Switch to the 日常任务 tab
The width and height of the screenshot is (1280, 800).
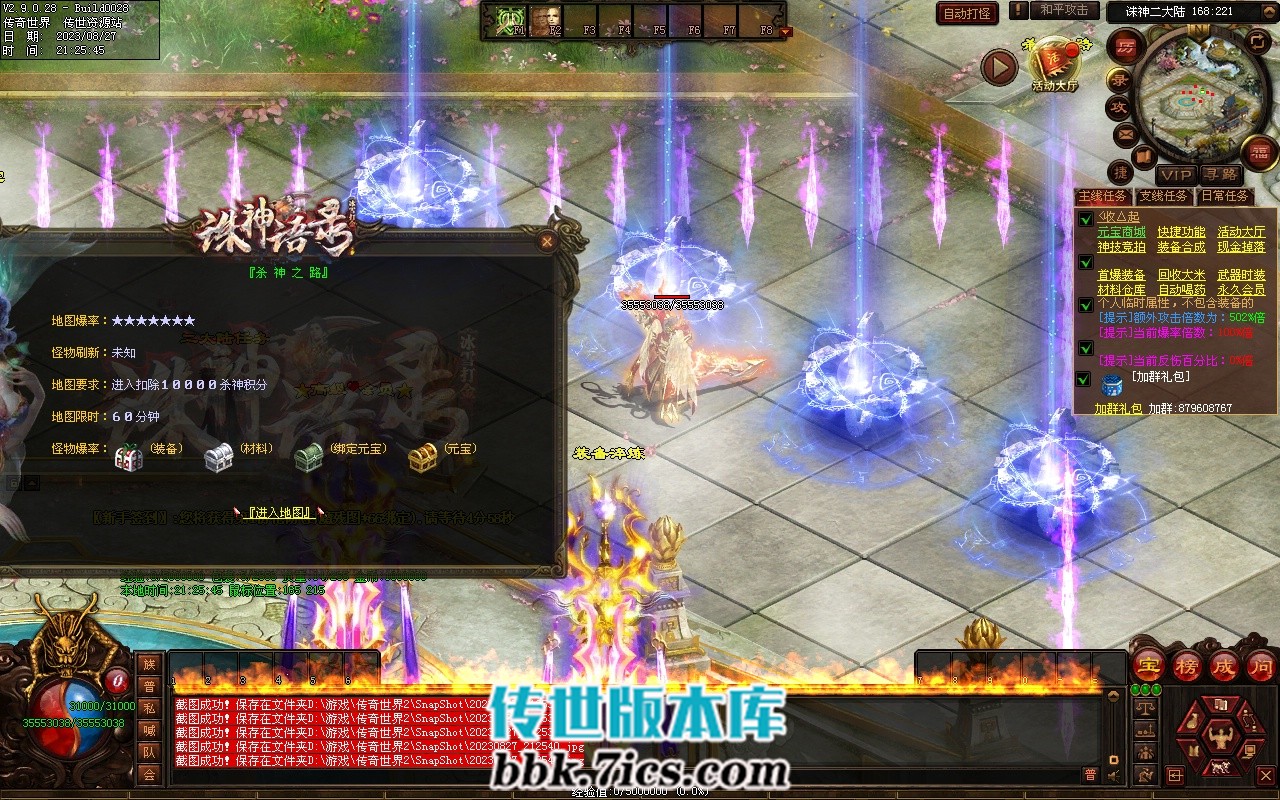coord(1224,196)
